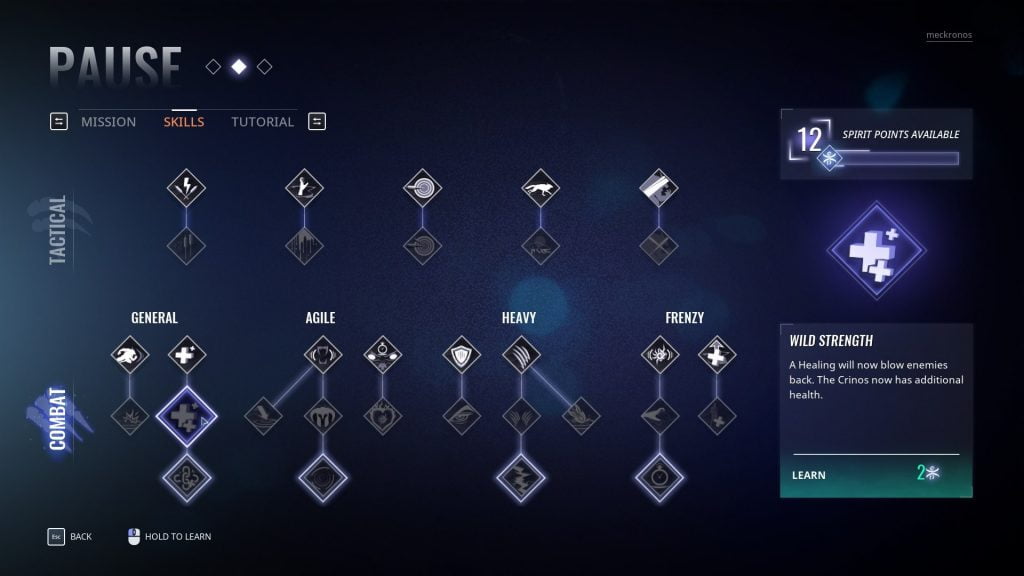Switch to the Mission tab

coord(108,122)
